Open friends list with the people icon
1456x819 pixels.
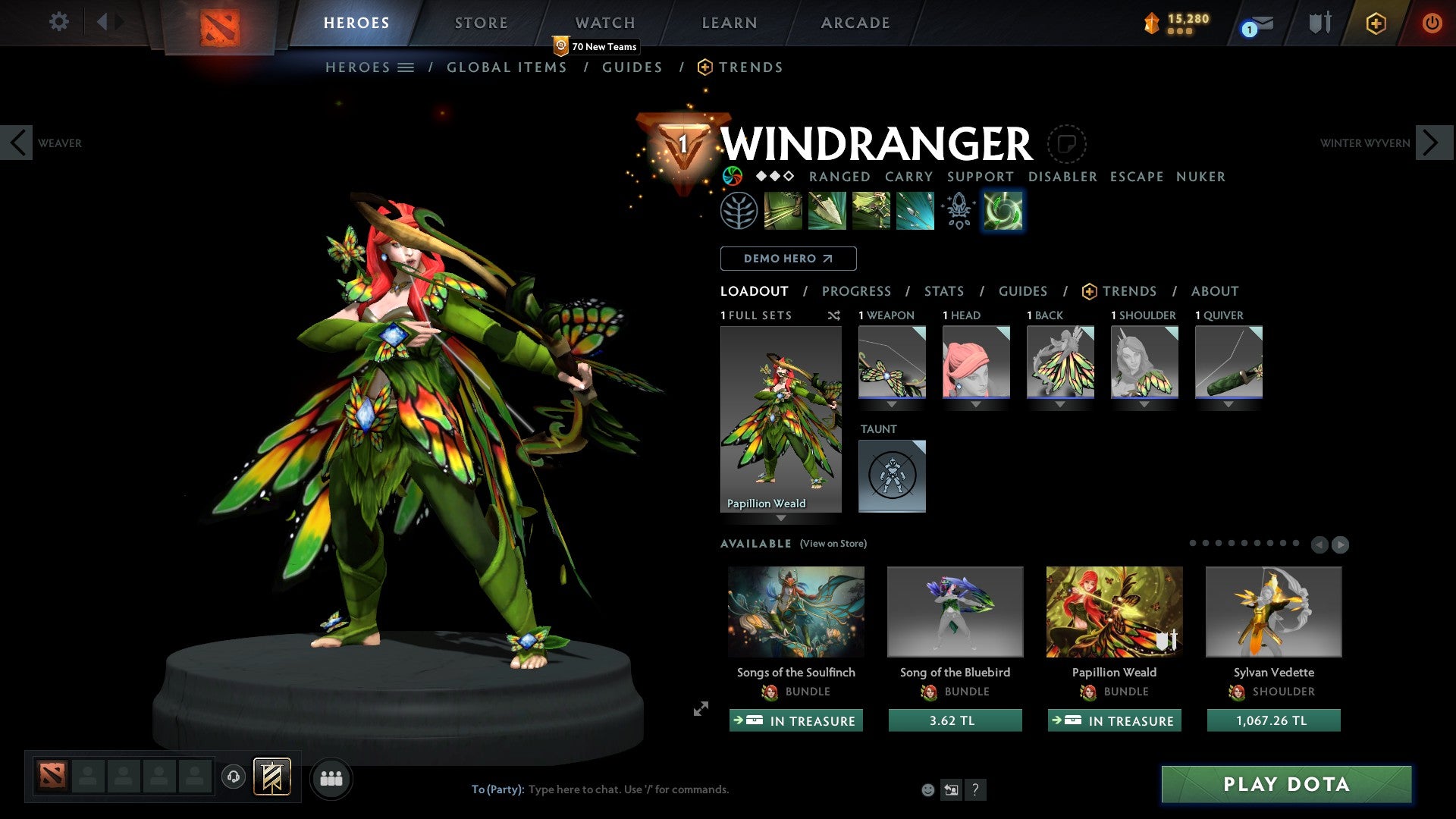[331, 778]
